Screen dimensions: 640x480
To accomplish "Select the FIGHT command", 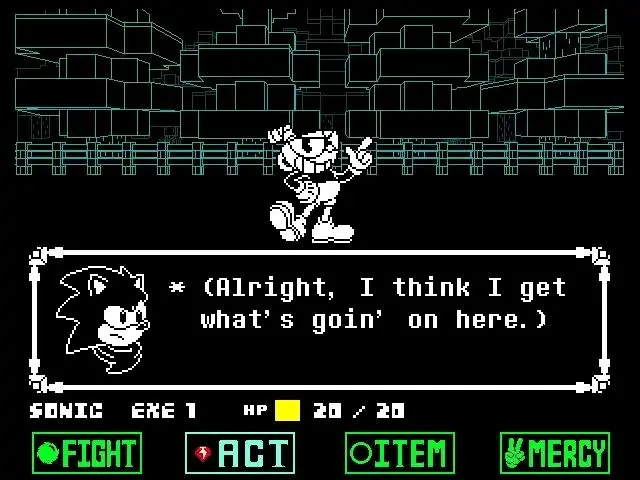I will (86, 453).
